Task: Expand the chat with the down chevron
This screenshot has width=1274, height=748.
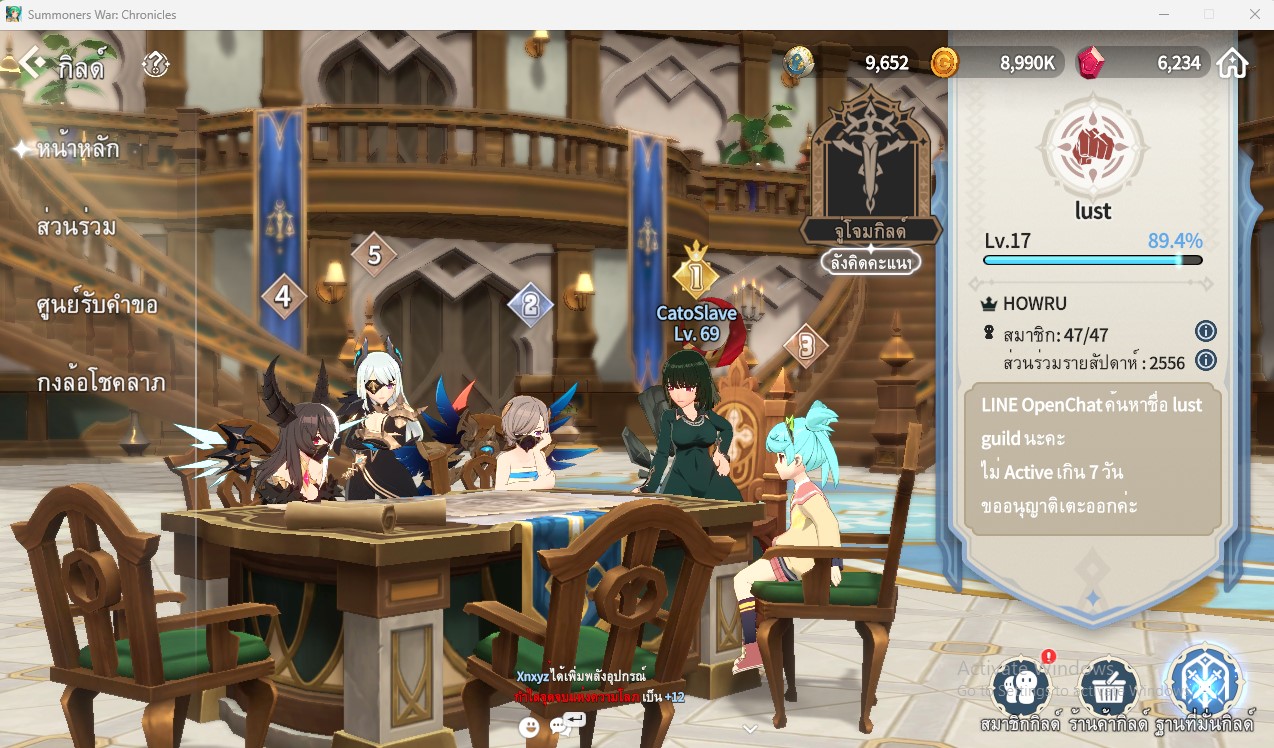Action: tap(750, 728)
